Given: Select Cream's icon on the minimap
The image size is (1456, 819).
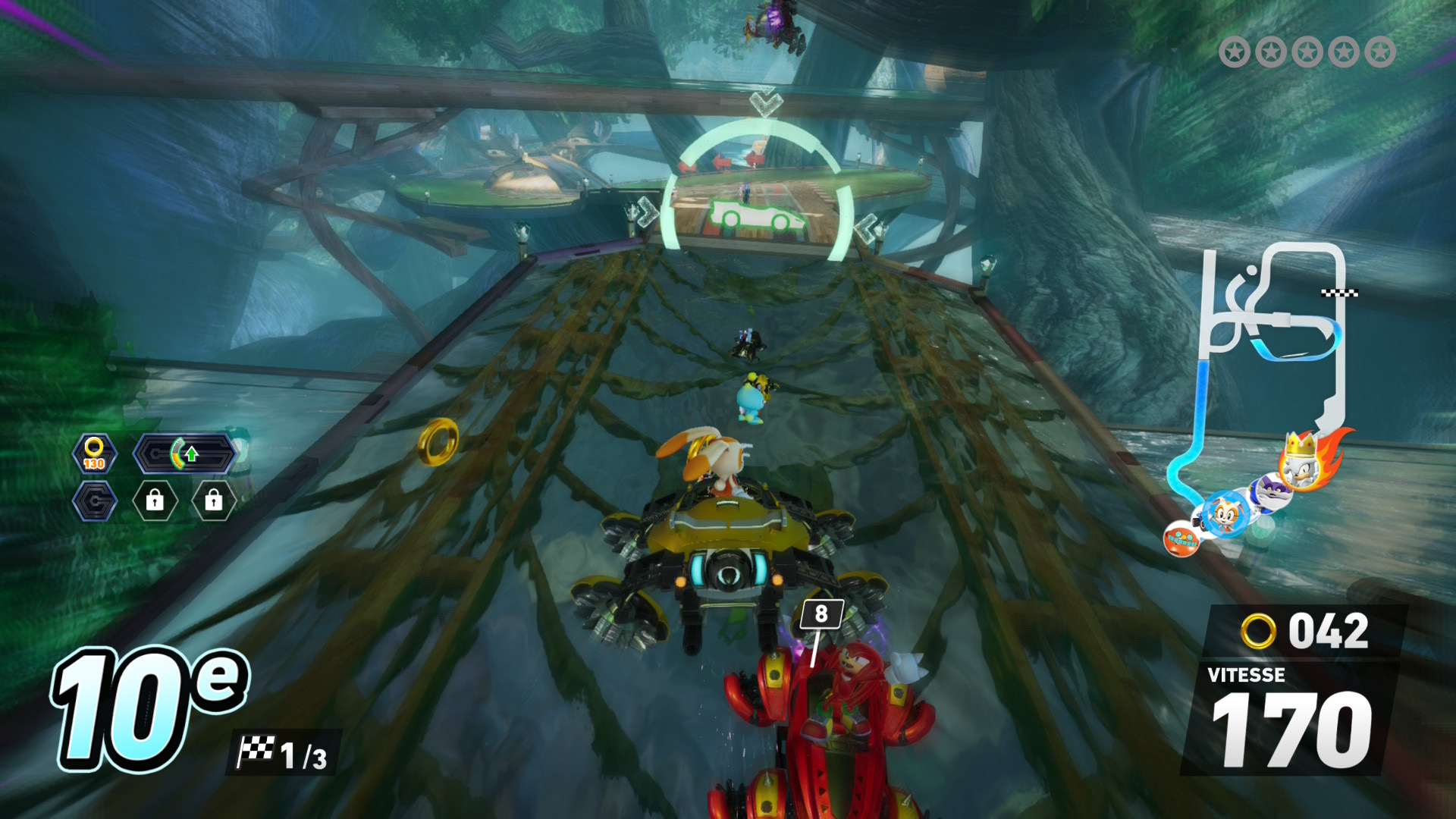Looking at the screenshot, I should point(1225,514).
